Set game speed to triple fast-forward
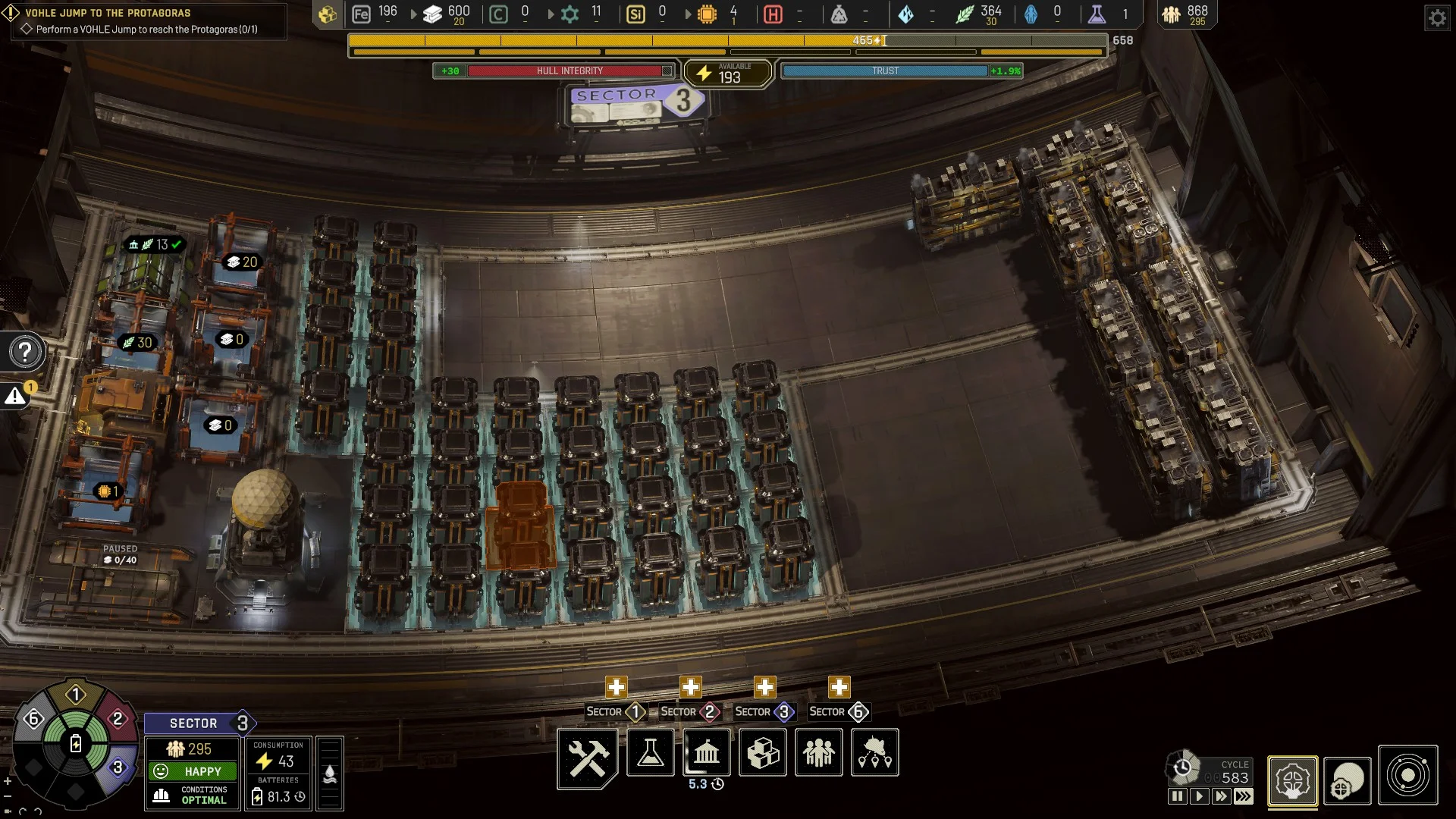The height and width of the screenshot is (819, 1456). tap(1244, 796)
